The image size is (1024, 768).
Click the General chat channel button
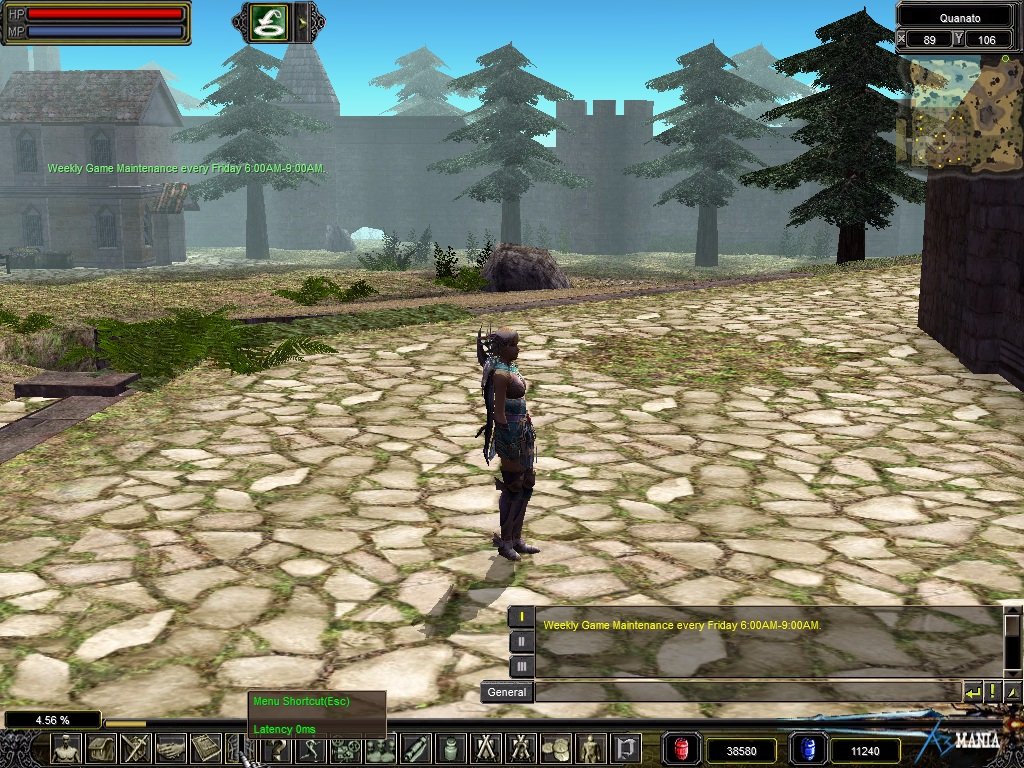(x=506, y=691)
